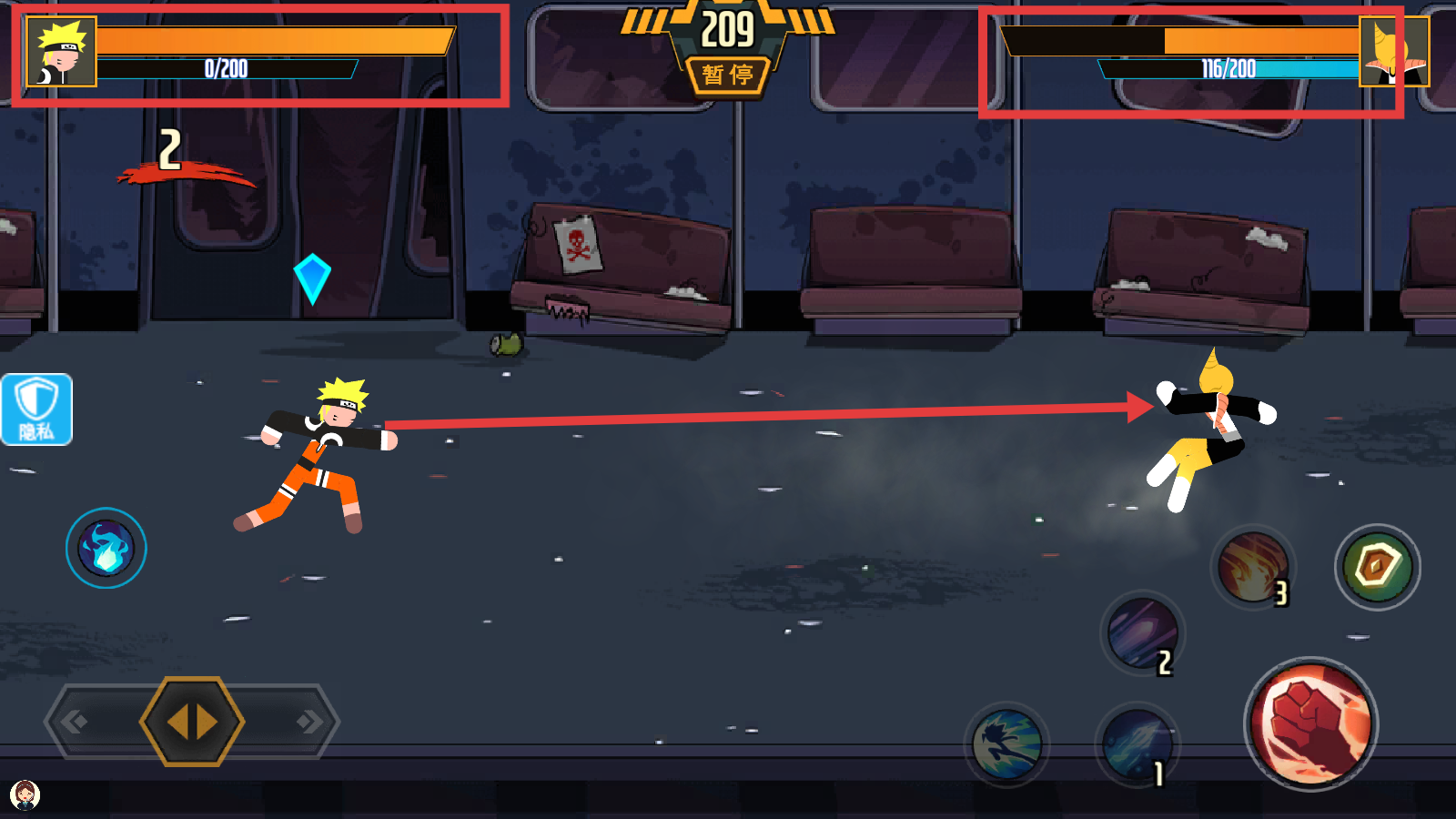The width and height of the screenshot is (1456, 819).
Task: Tap the red fist attack button
Action: coord(1310,723)
